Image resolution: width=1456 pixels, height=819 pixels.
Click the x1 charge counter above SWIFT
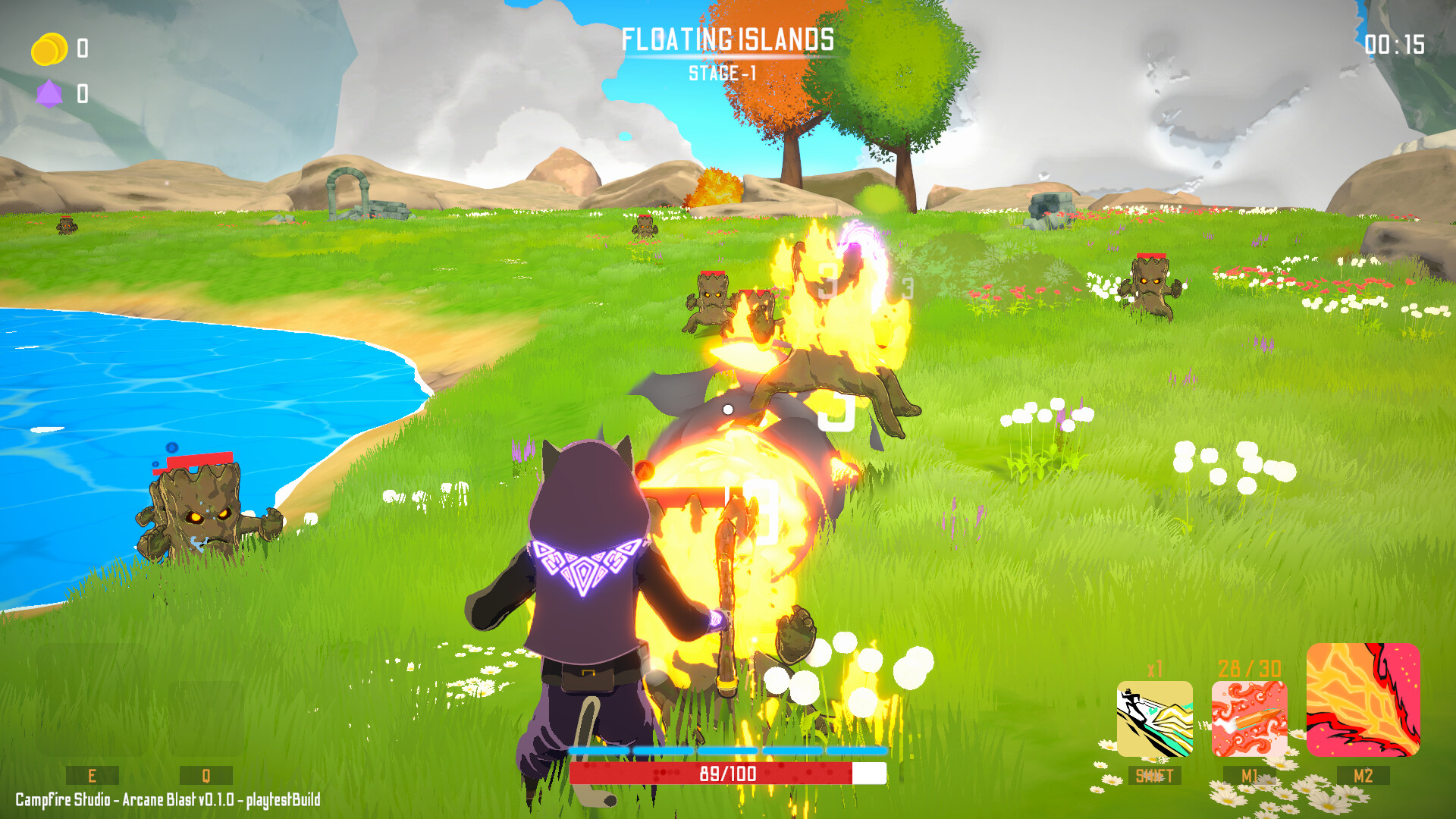click(x=1154, y=669)
